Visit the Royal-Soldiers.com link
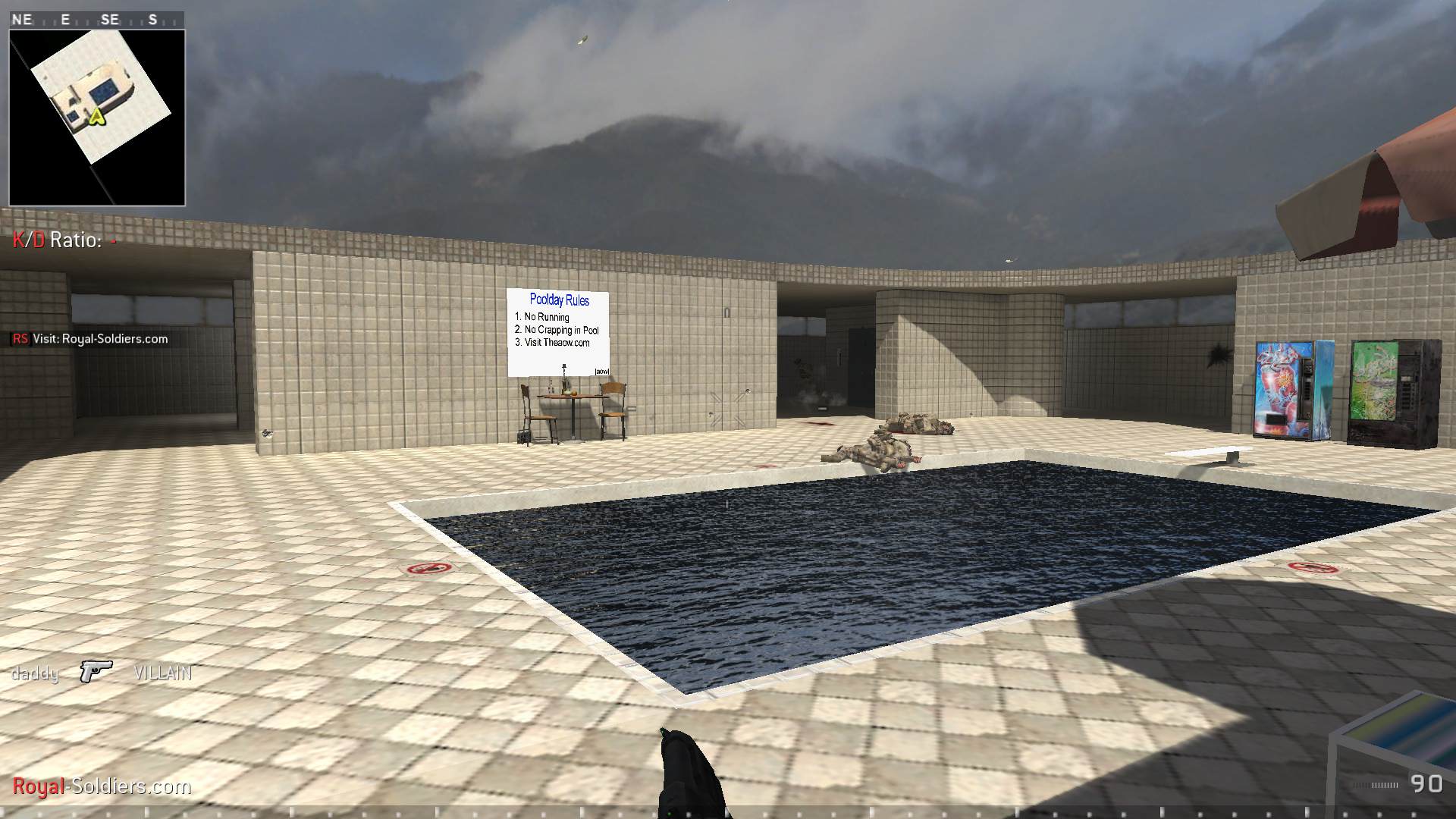Image resolution: width=1456 pixels, height=819 pixels. point(99,786)
